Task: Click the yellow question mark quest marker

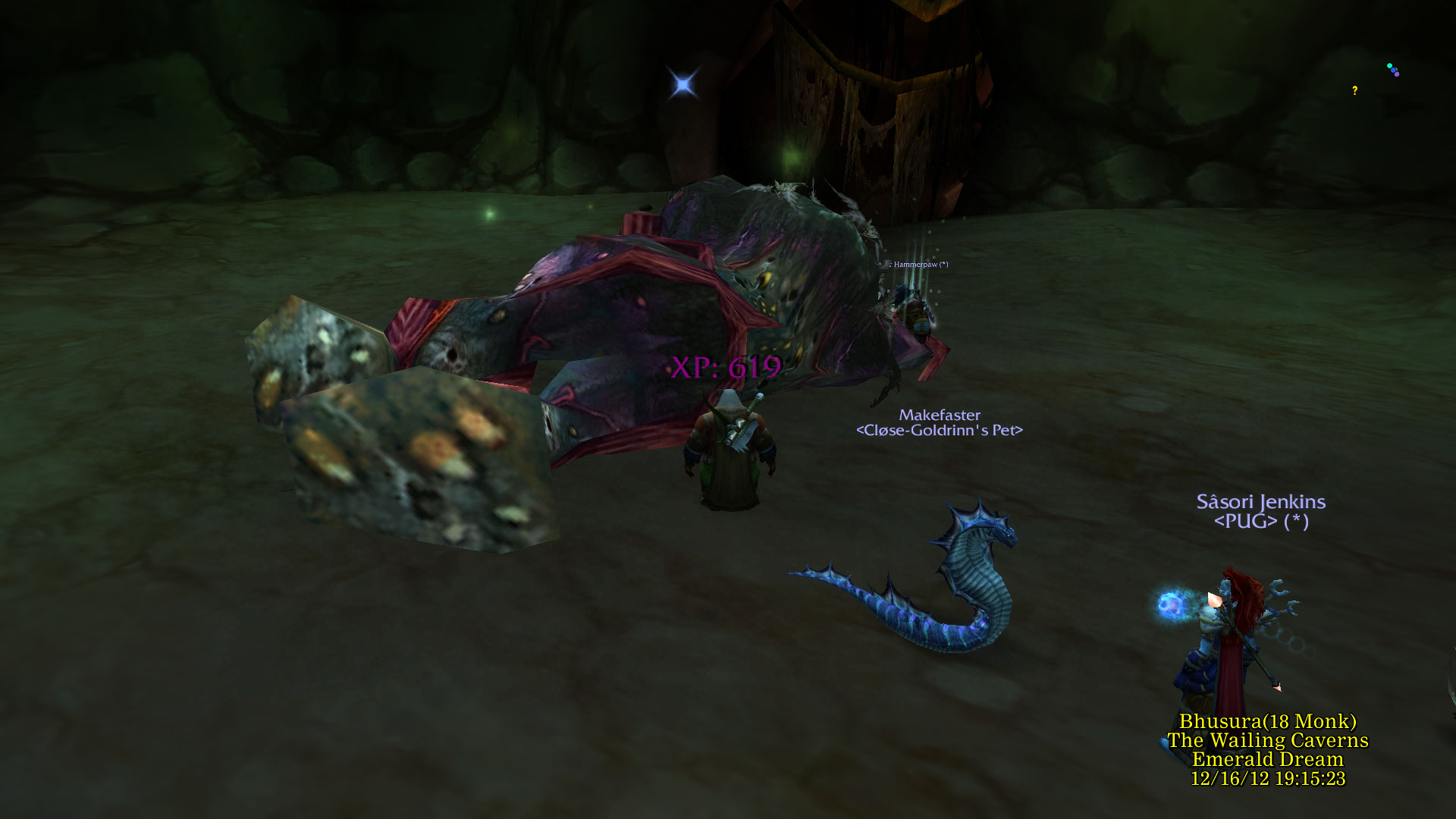Action: pos(1354,91)
